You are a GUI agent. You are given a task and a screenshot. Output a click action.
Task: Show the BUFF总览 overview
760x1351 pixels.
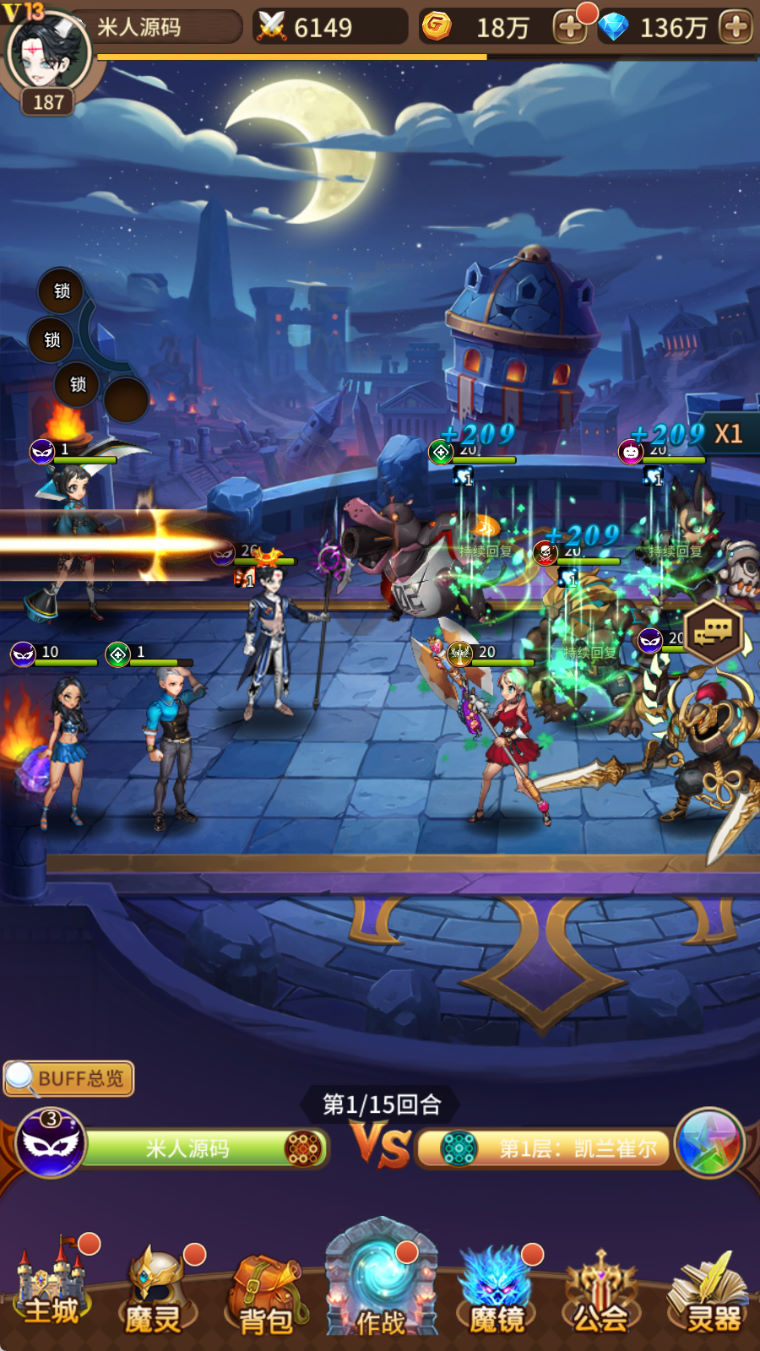(69, 1078)
